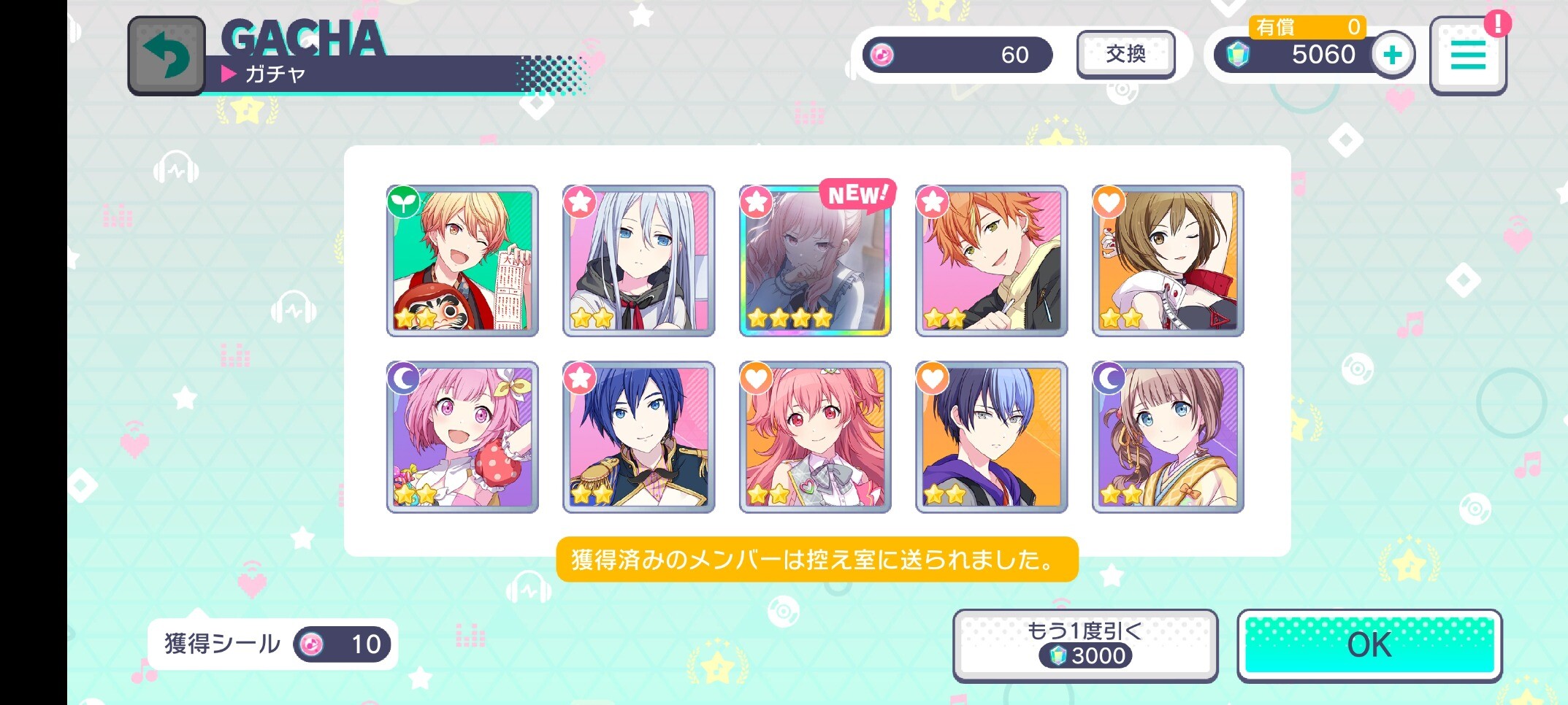Select the brown-braided girl in kimono card
Viewport: 1568px width, 705px height.
tap(1168, 436)
